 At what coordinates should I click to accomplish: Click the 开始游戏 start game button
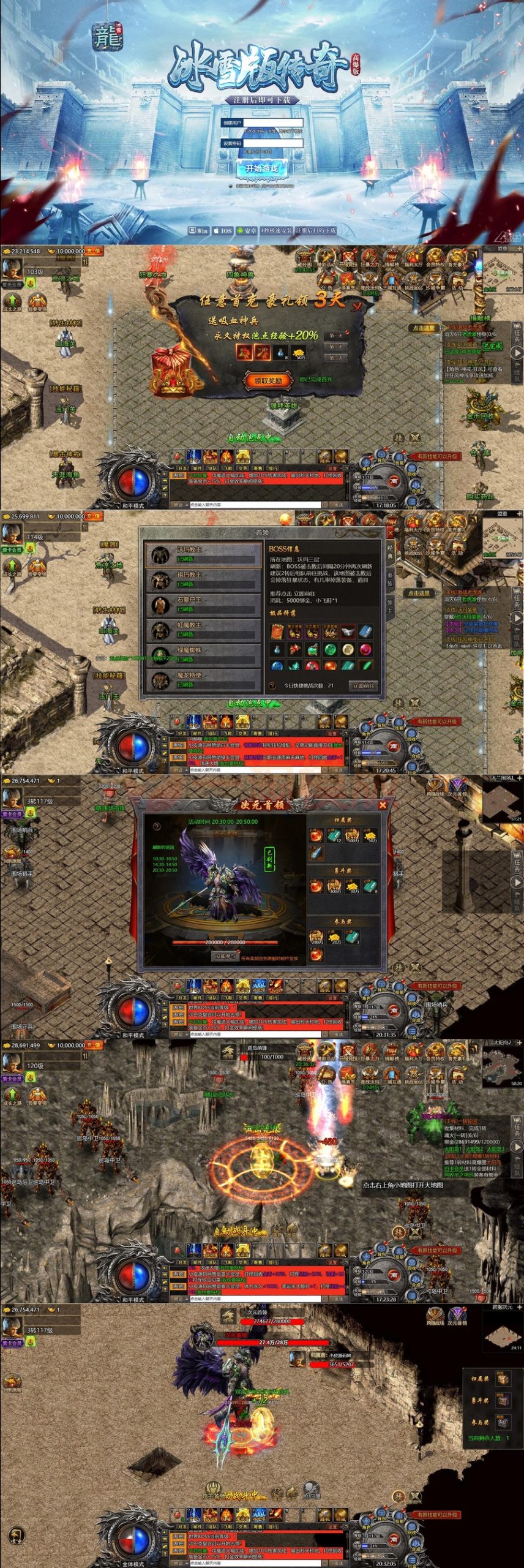tap(261, 168)
